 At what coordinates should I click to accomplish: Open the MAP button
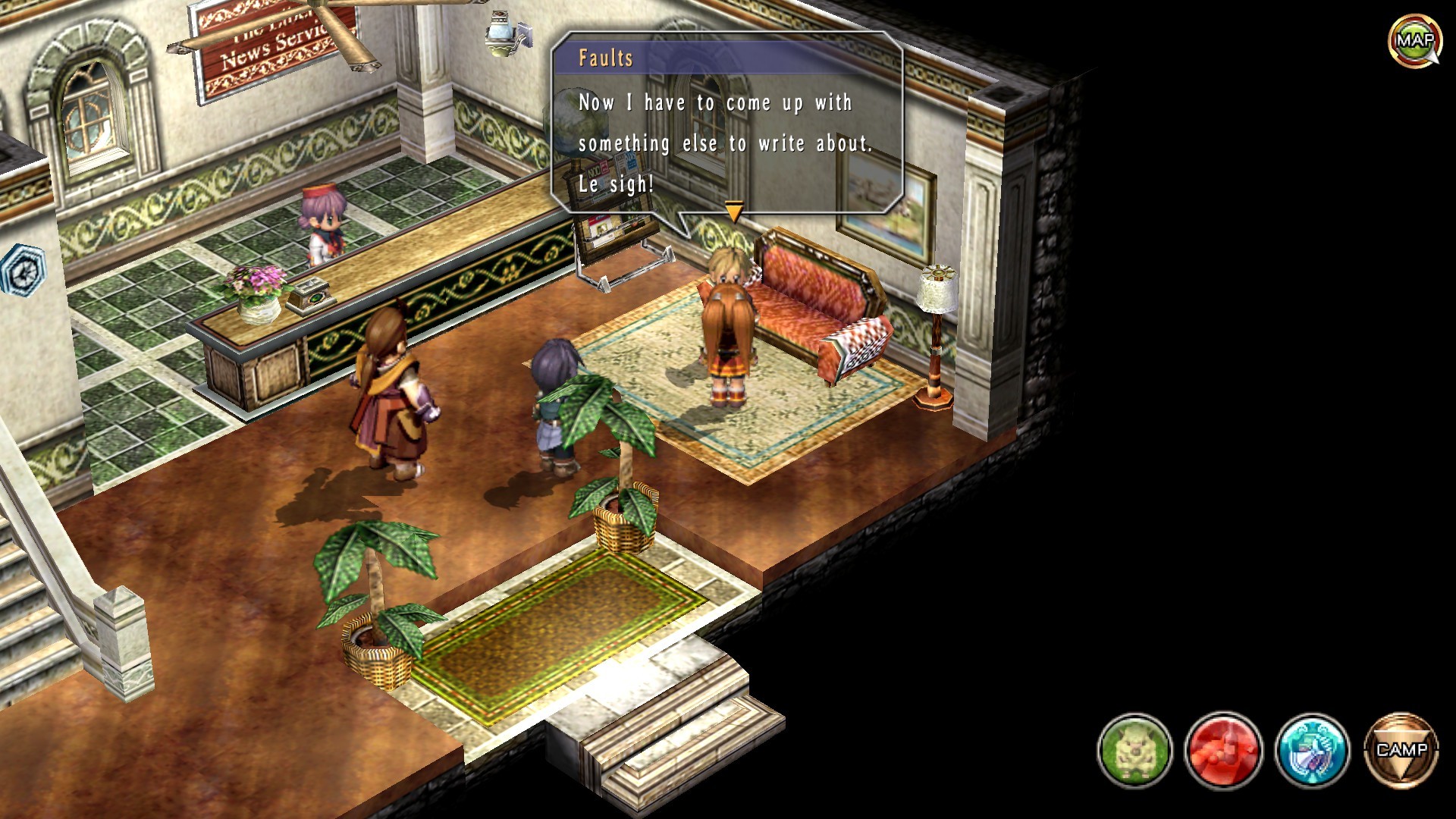1414,41
